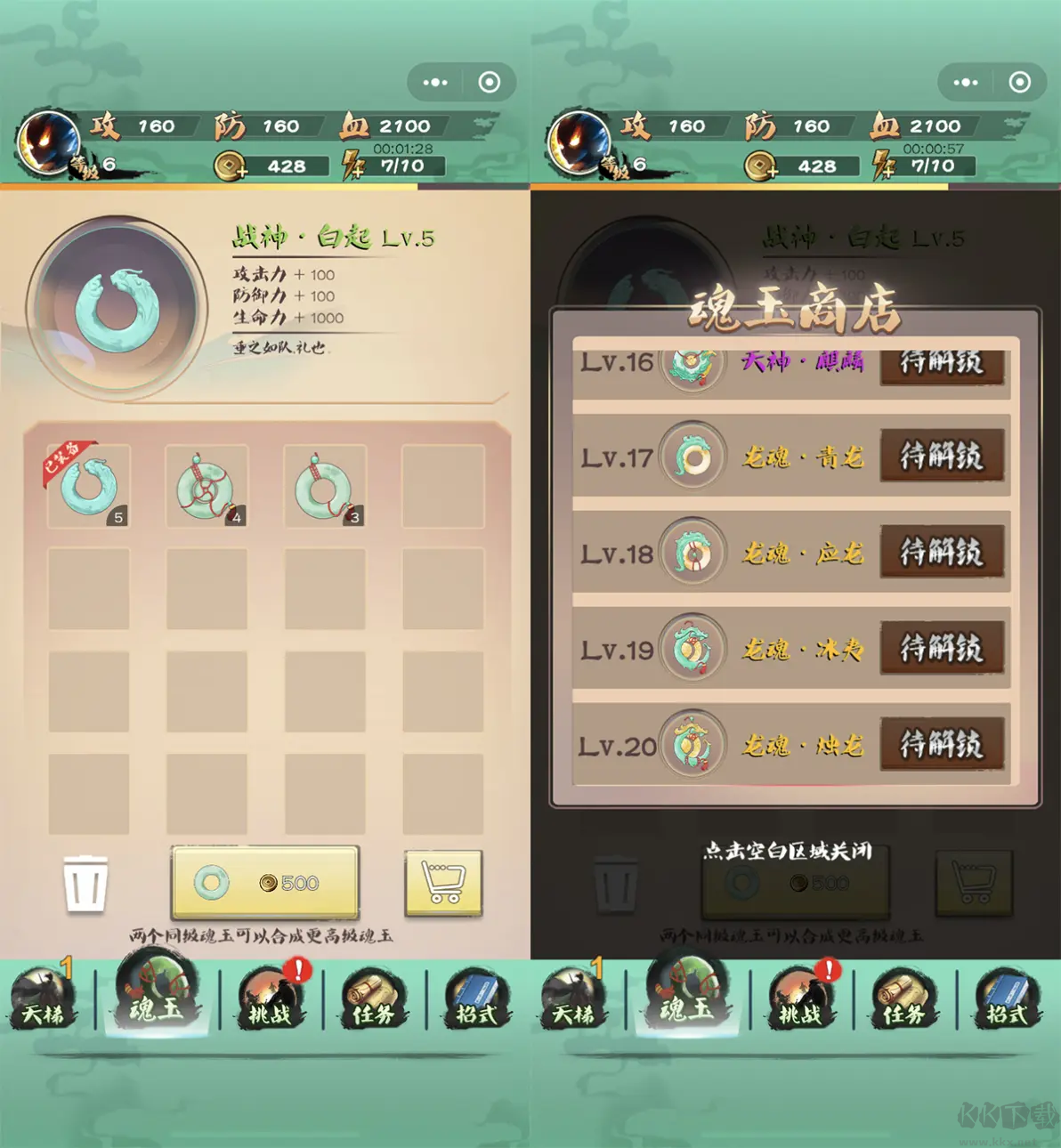Select the Lv.20 烛龙 jade icon in shop
This screenshot has width=1061, height=1148.
[693, 745]
